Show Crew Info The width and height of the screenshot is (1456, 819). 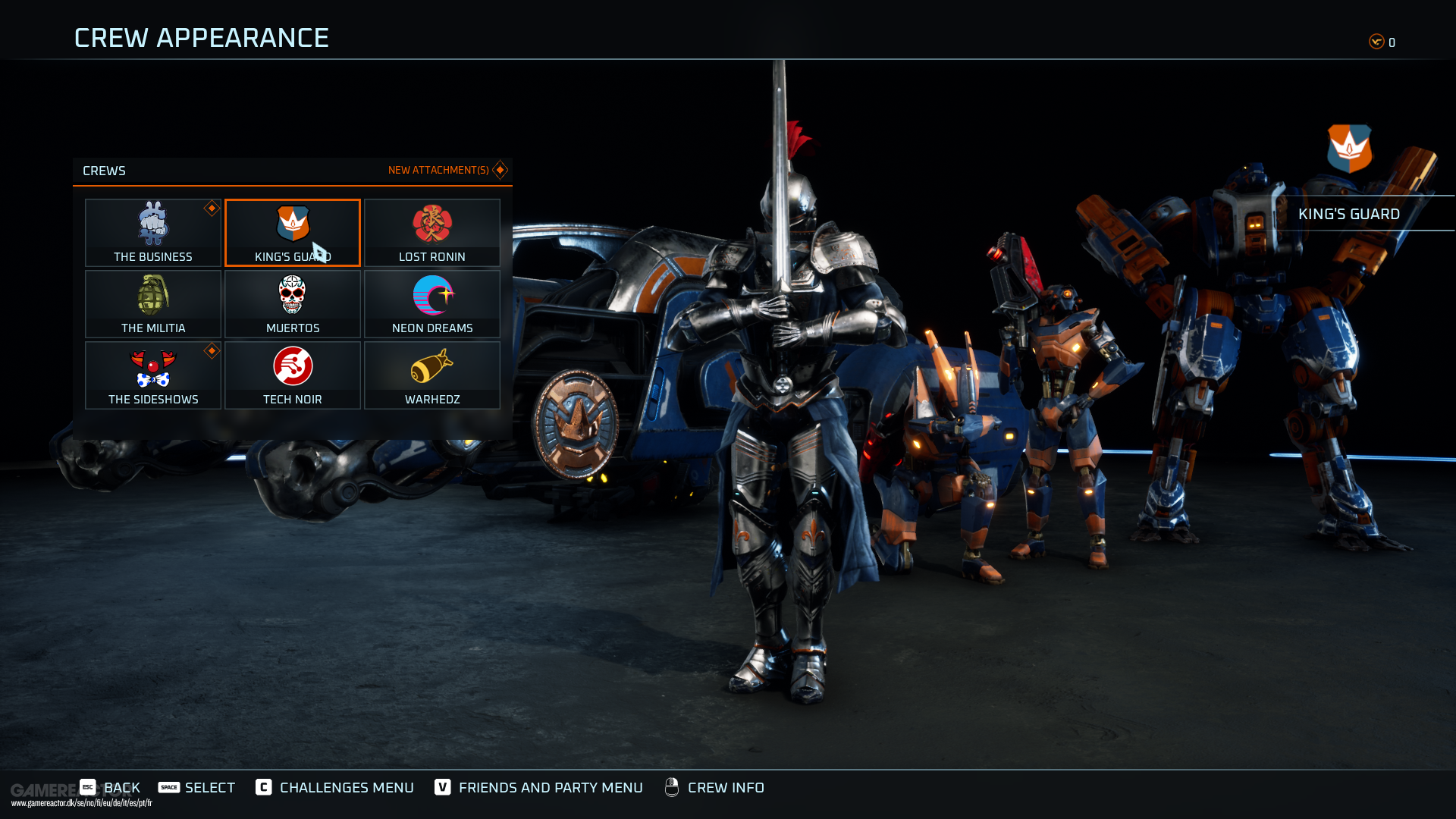coord(714,787)
